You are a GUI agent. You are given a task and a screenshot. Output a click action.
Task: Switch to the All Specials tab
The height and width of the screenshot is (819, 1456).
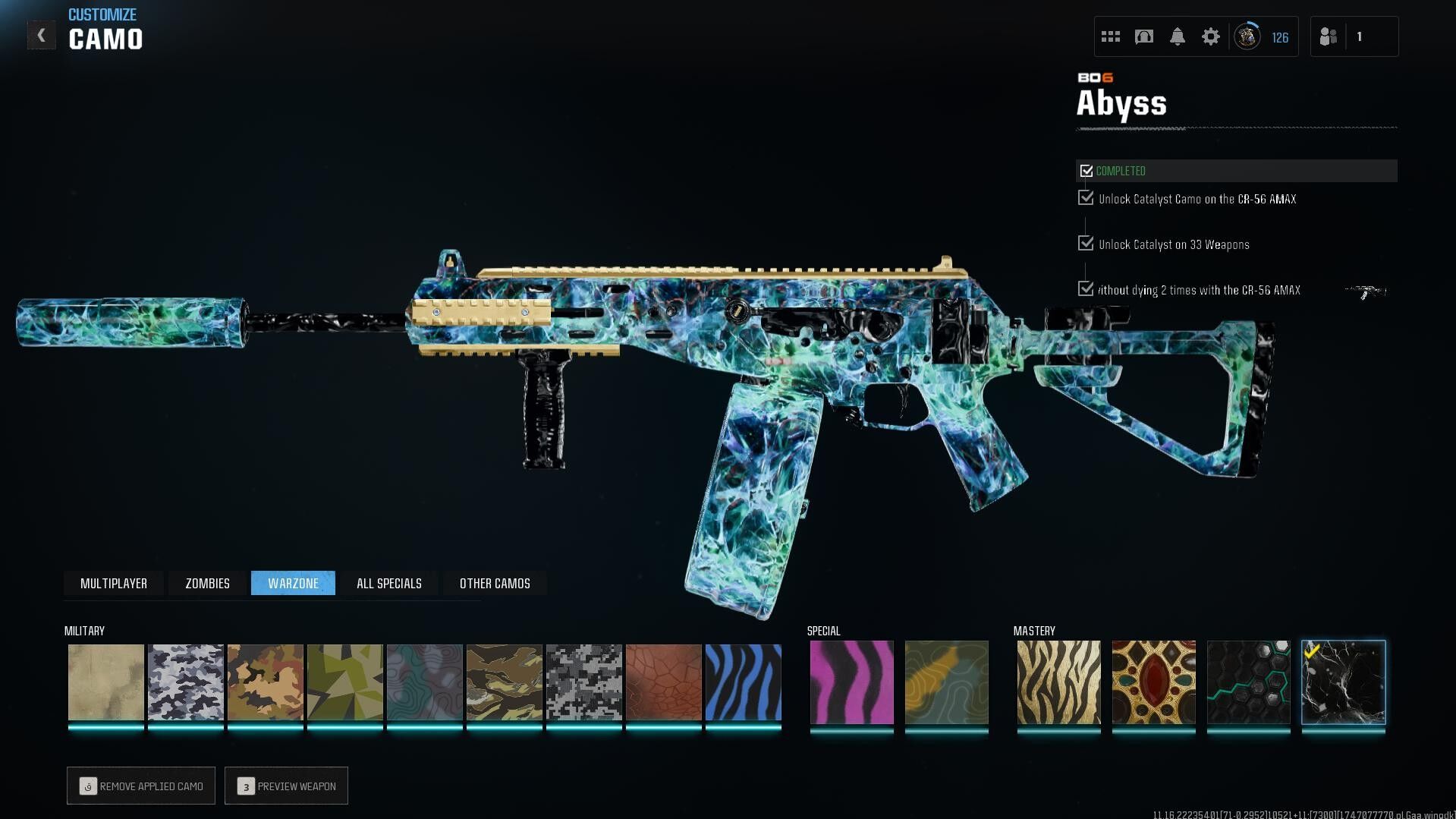pyautogui.click(x=388, y=583)
